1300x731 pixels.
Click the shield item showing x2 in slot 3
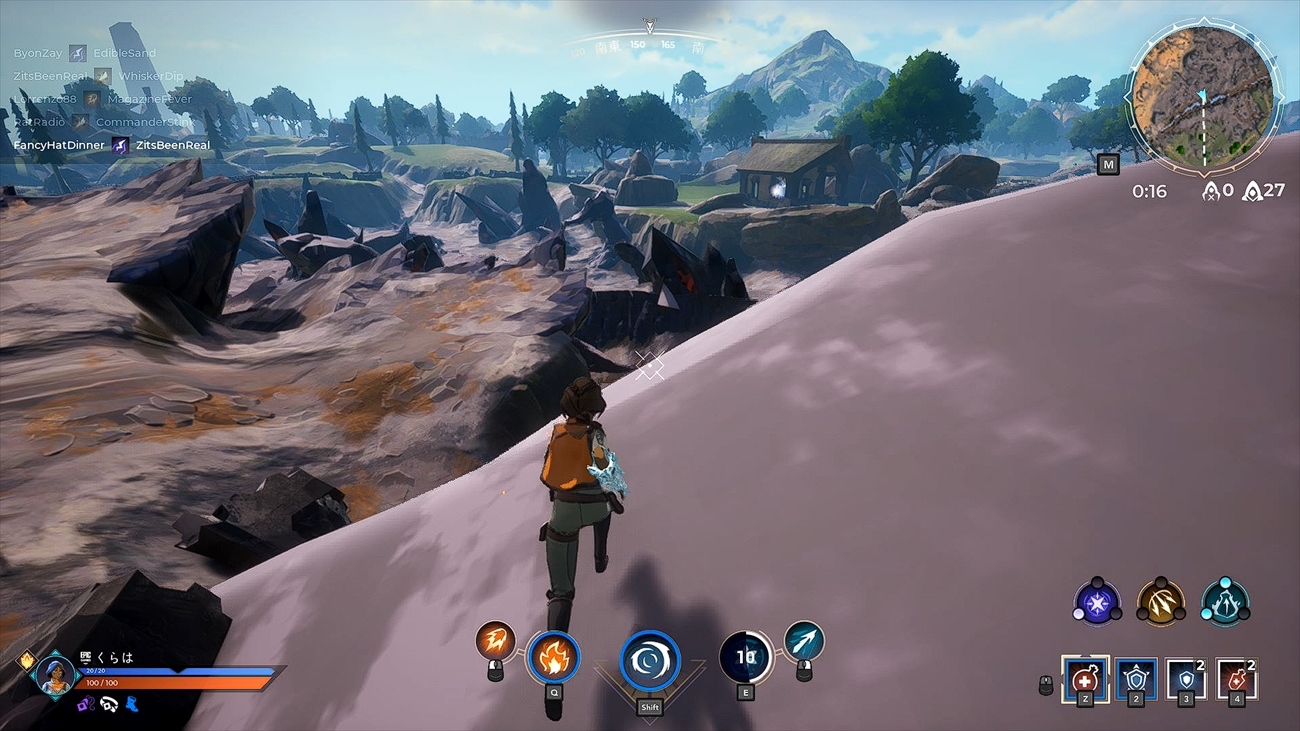[x=1188, y=678]
